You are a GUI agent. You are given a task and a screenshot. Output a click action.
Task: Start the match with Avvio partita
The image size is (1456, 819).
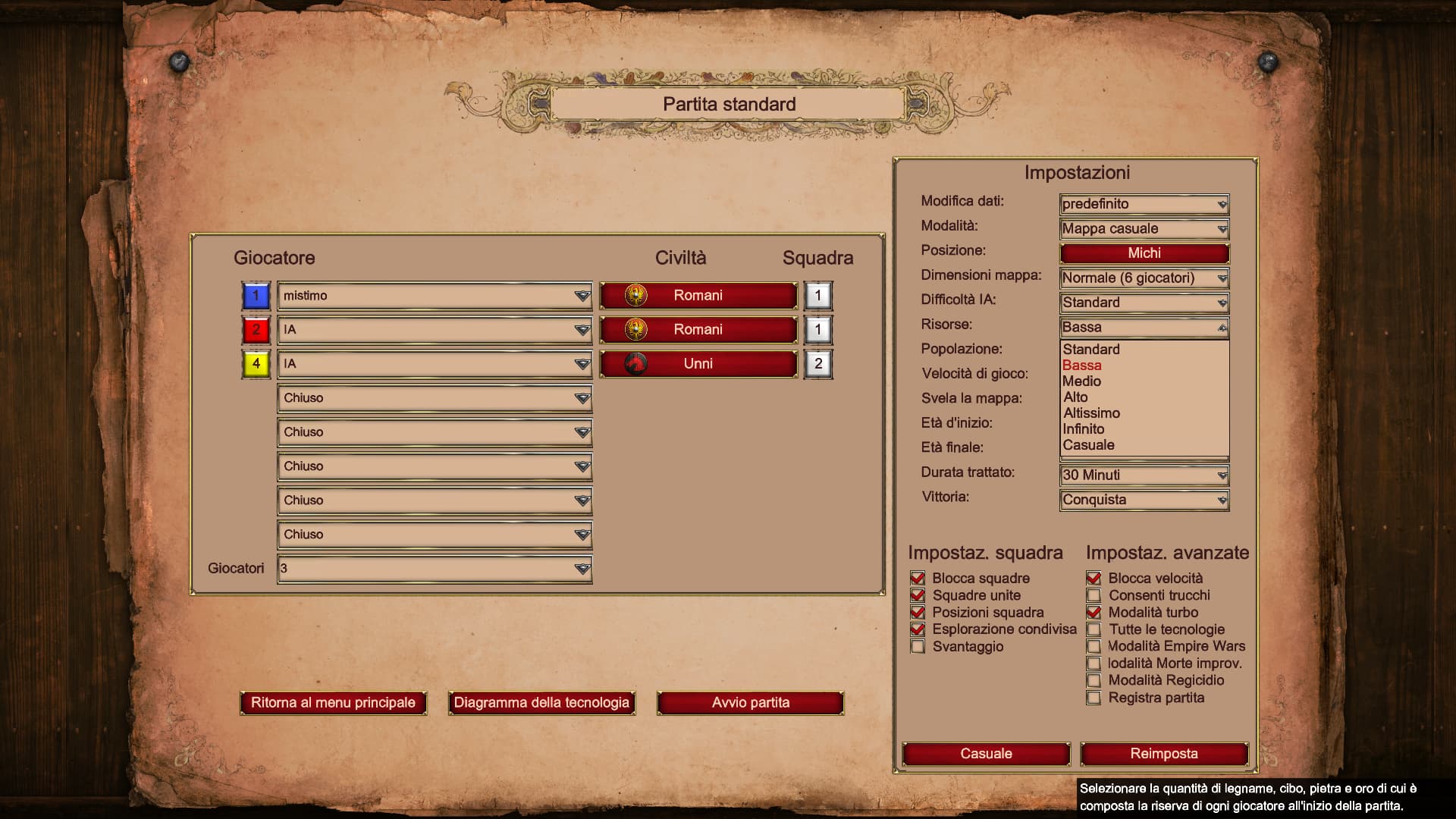(x=750, y=703)
